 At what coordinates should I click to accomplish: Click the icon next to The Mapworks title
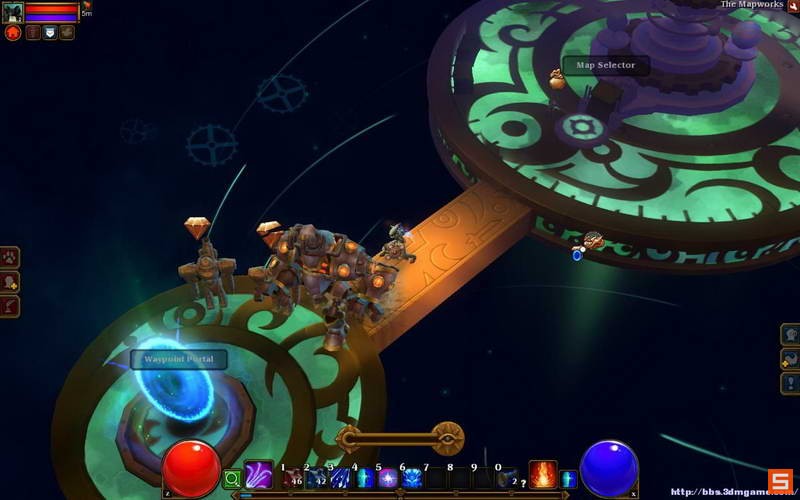pyautogui.click(x=792, y=5)
